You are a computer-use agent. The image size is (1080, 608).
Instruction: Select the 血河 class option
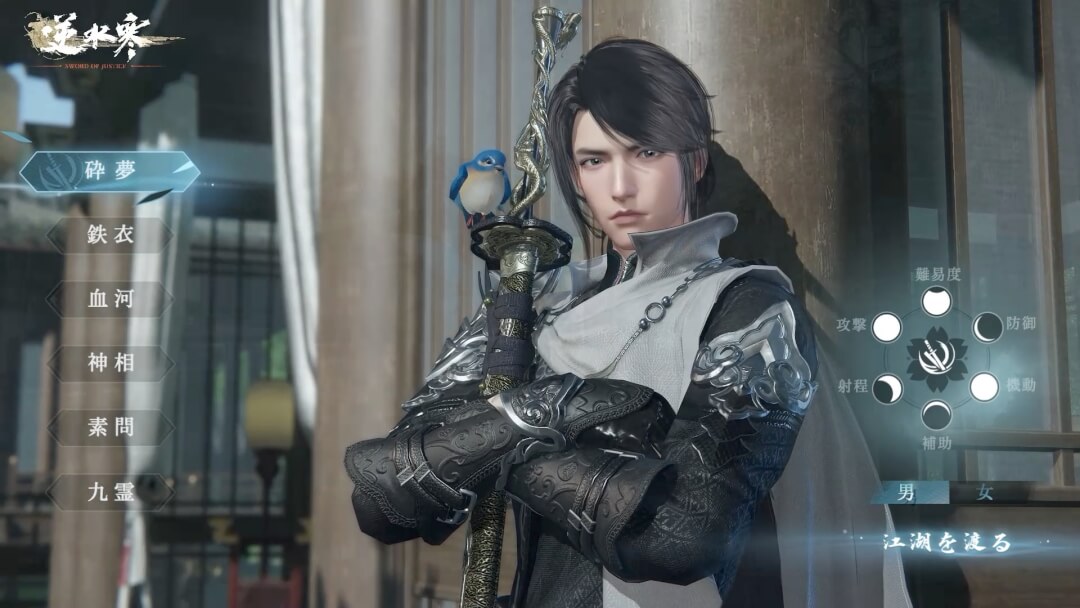point(110,300)
